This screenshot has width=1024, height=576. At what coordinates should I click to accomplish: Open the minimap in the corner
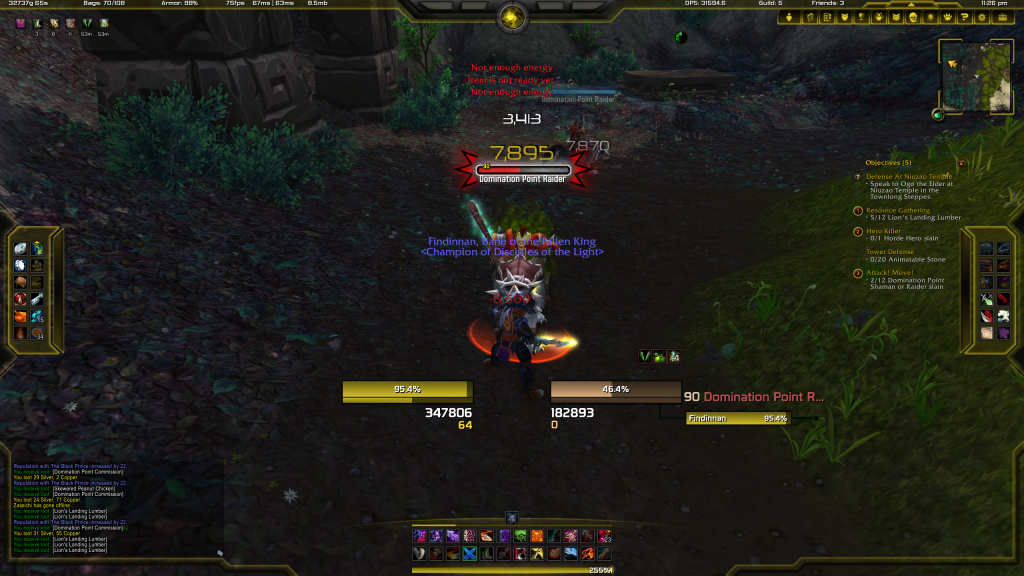coord(977,76)
